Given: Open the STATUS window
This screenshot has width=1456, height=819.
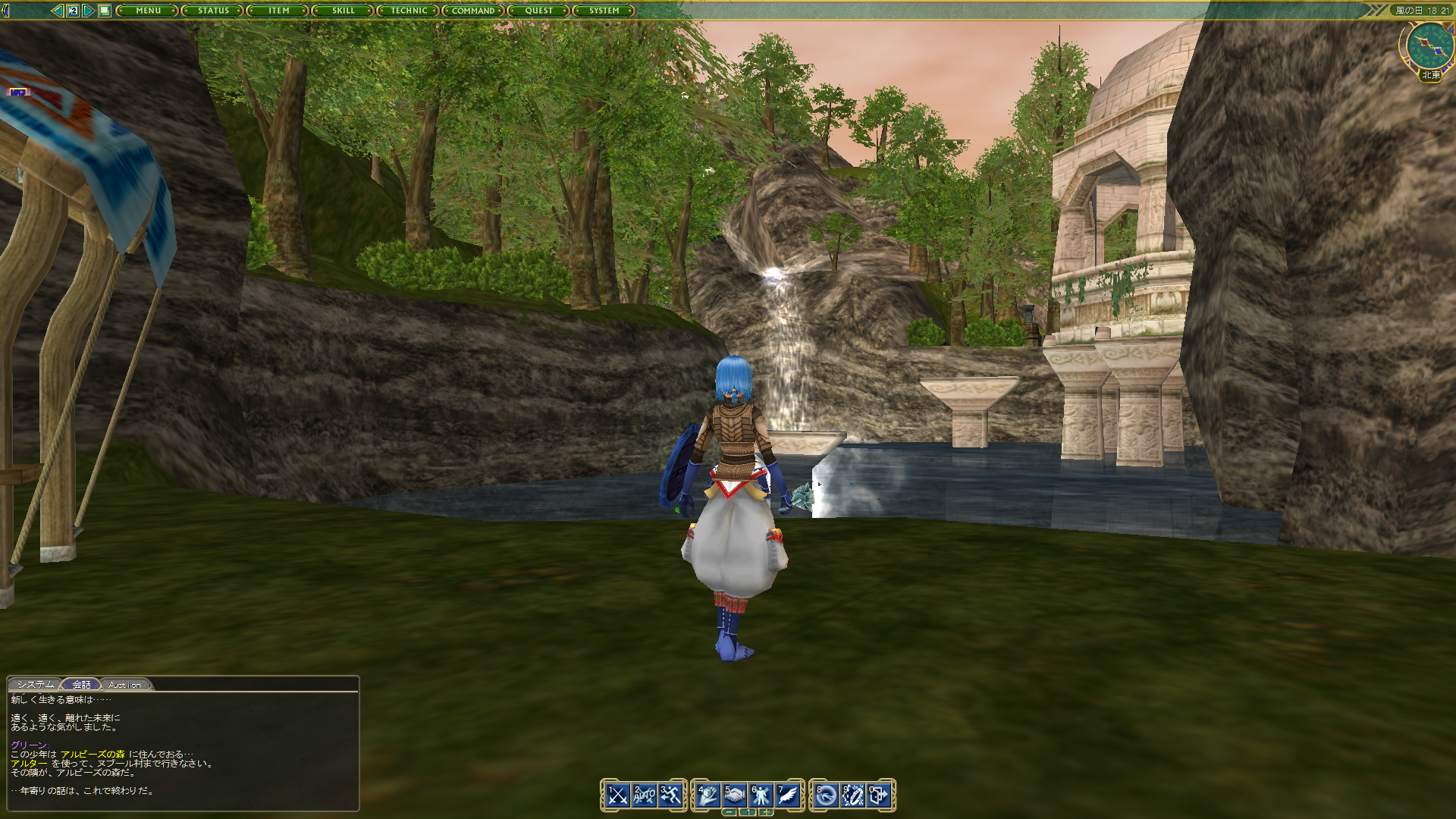Looking at the screenshot, I should (x=212, y=11).
